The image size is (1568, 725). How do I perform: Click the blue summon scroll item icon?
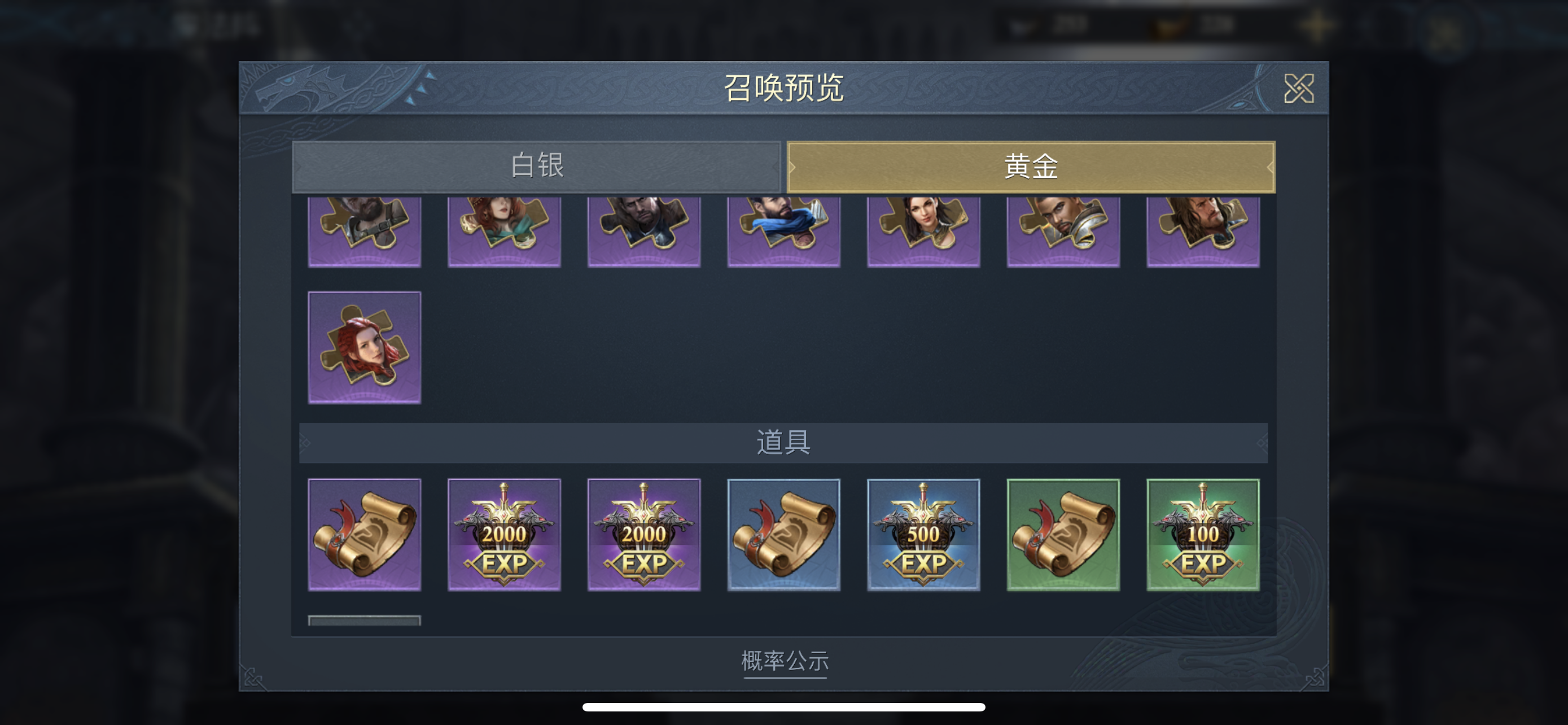[x=783, y=535]
